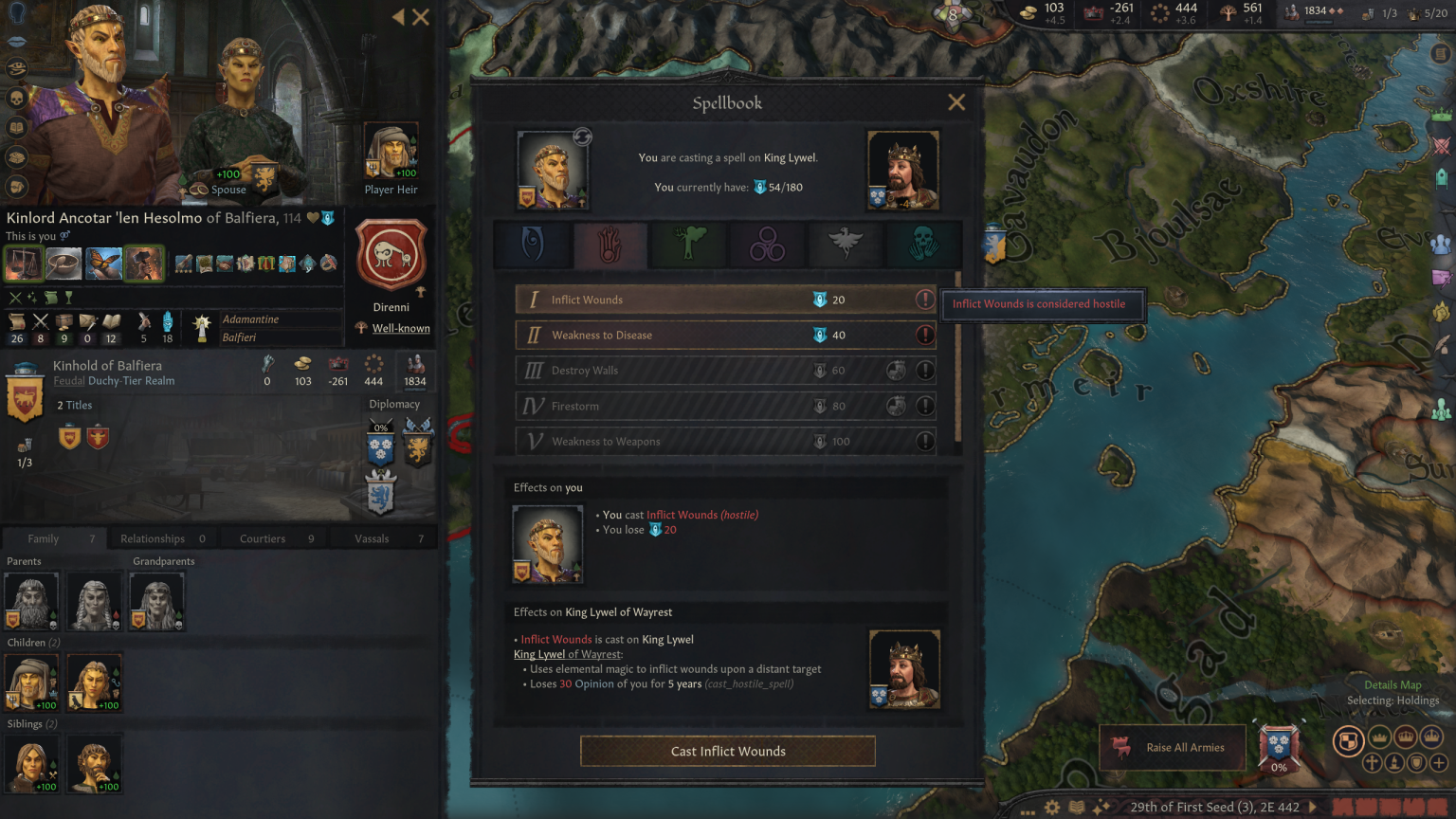The height and width of the screenshot is (819, 1456).
Task: Open the red hand magic school tab
Action: (610, 245)
